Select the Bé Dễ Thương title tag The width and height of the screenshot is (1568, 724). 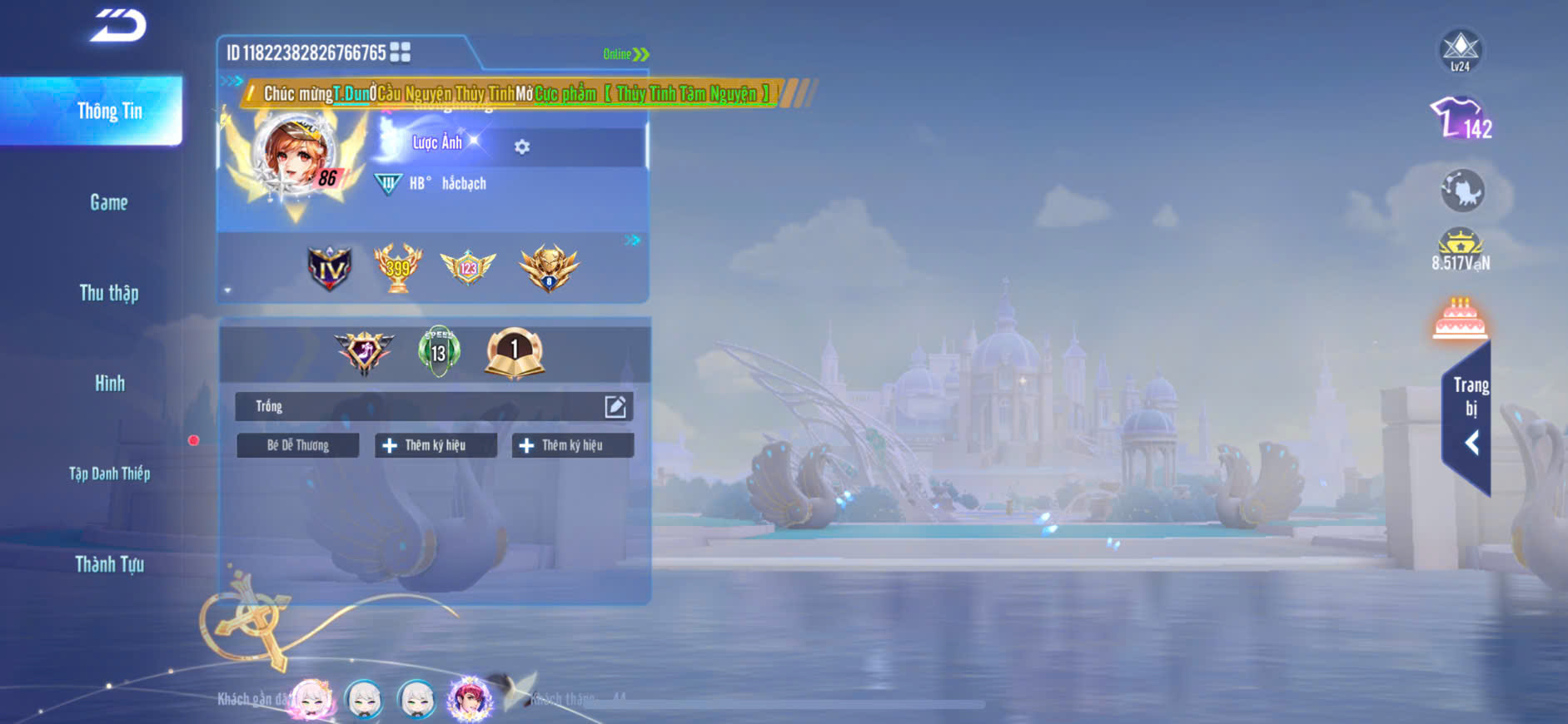tap(298, 445)
